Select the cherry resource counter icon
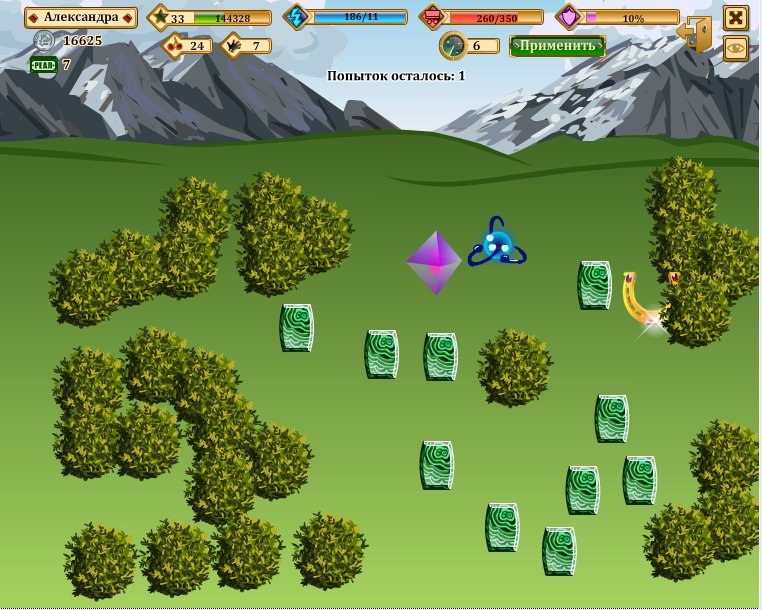 pos(174,45)
